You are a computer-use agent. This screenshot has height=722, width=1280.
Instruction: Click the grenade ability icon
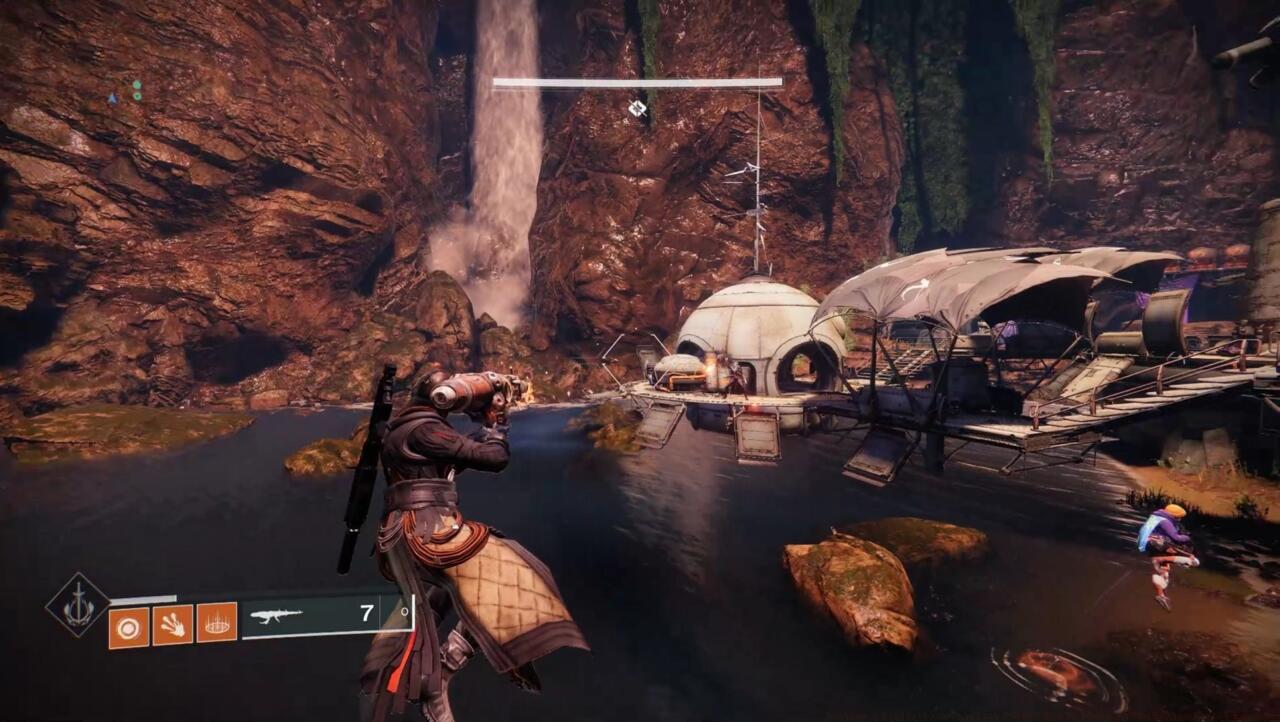(130, 625)
